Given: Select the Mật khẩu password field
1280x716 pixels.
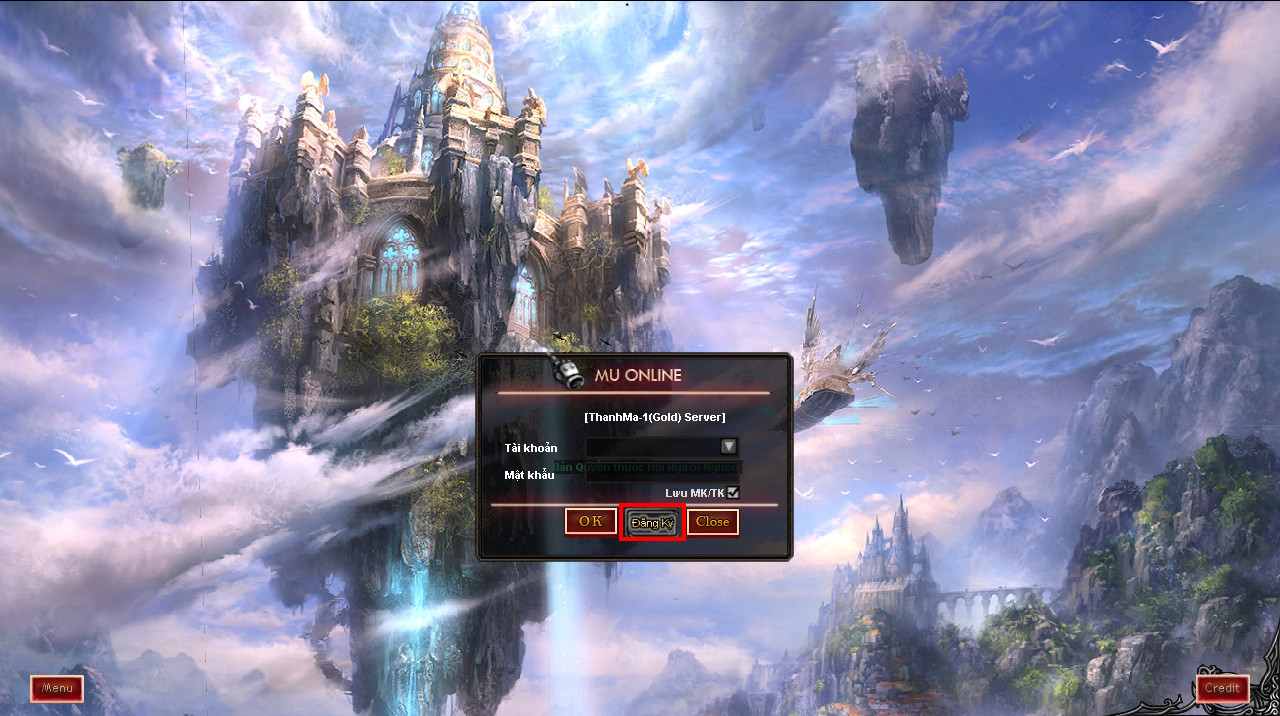Looking at the screenshot, I should click(663, 473).
